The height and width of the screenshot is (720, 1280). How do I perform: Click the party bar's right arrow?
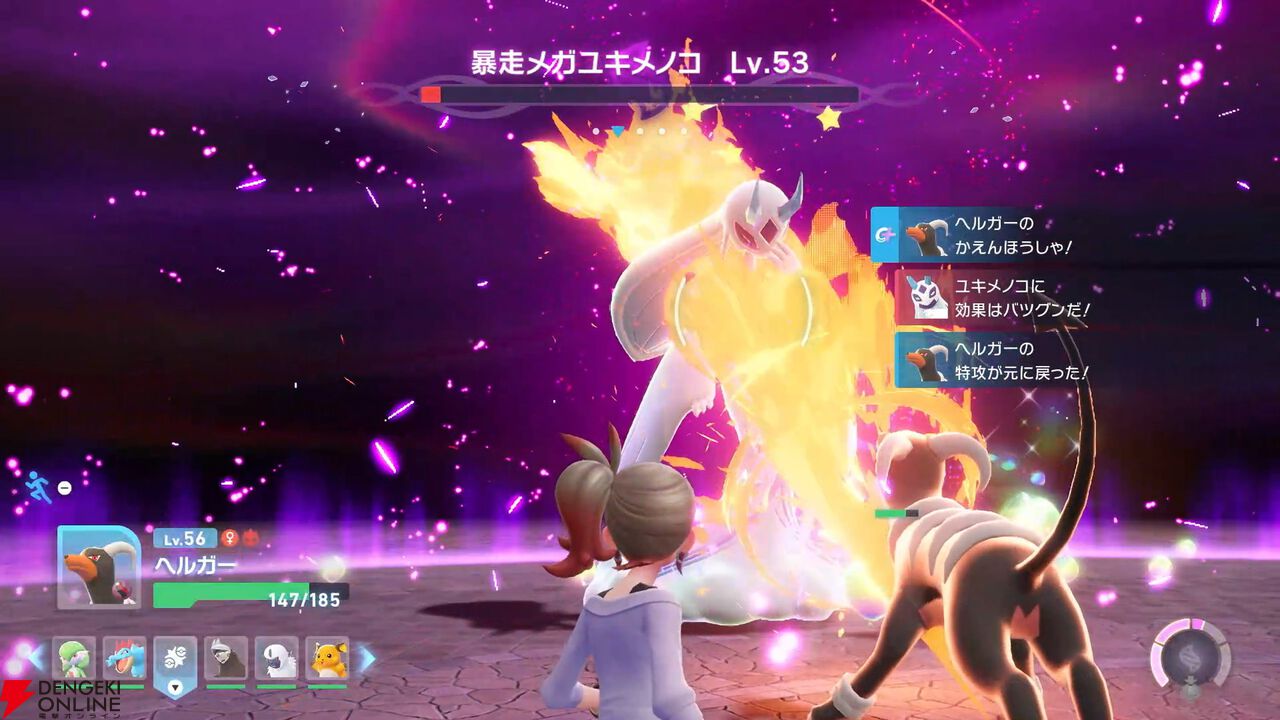(x=366, y=659)
